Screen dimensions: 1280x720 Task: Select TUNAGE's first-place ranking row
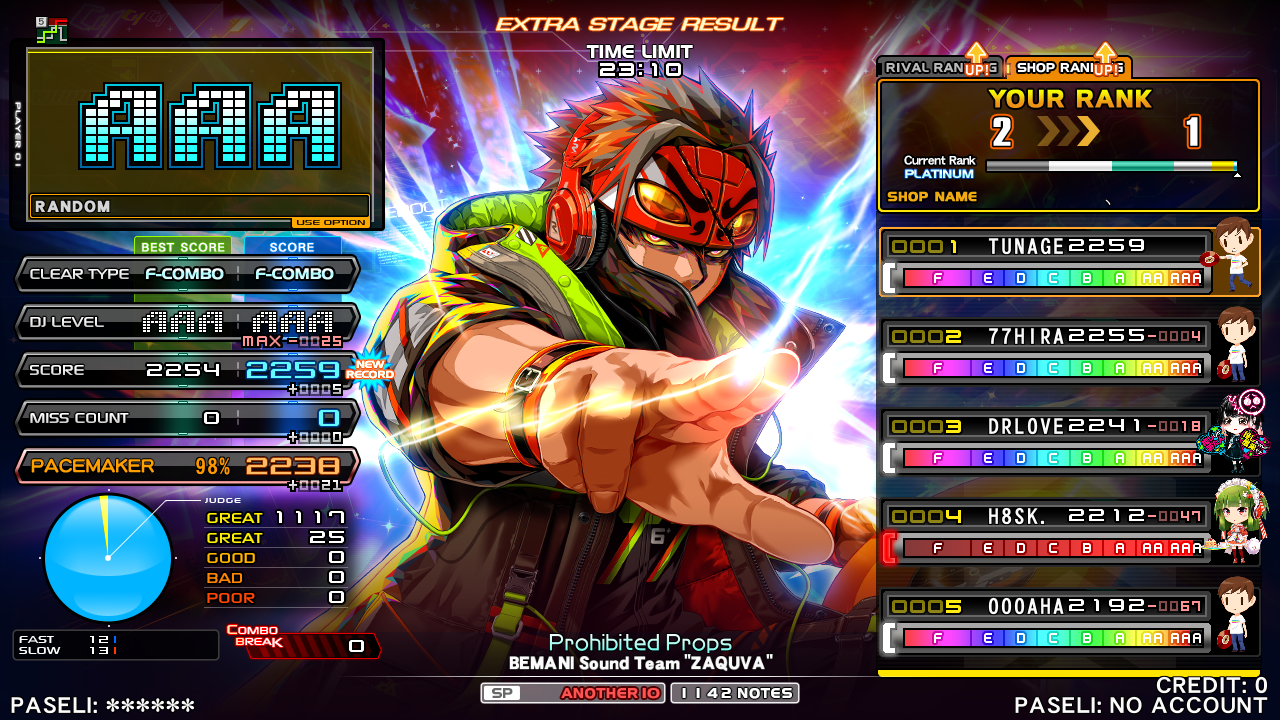tap(1046, 262)
